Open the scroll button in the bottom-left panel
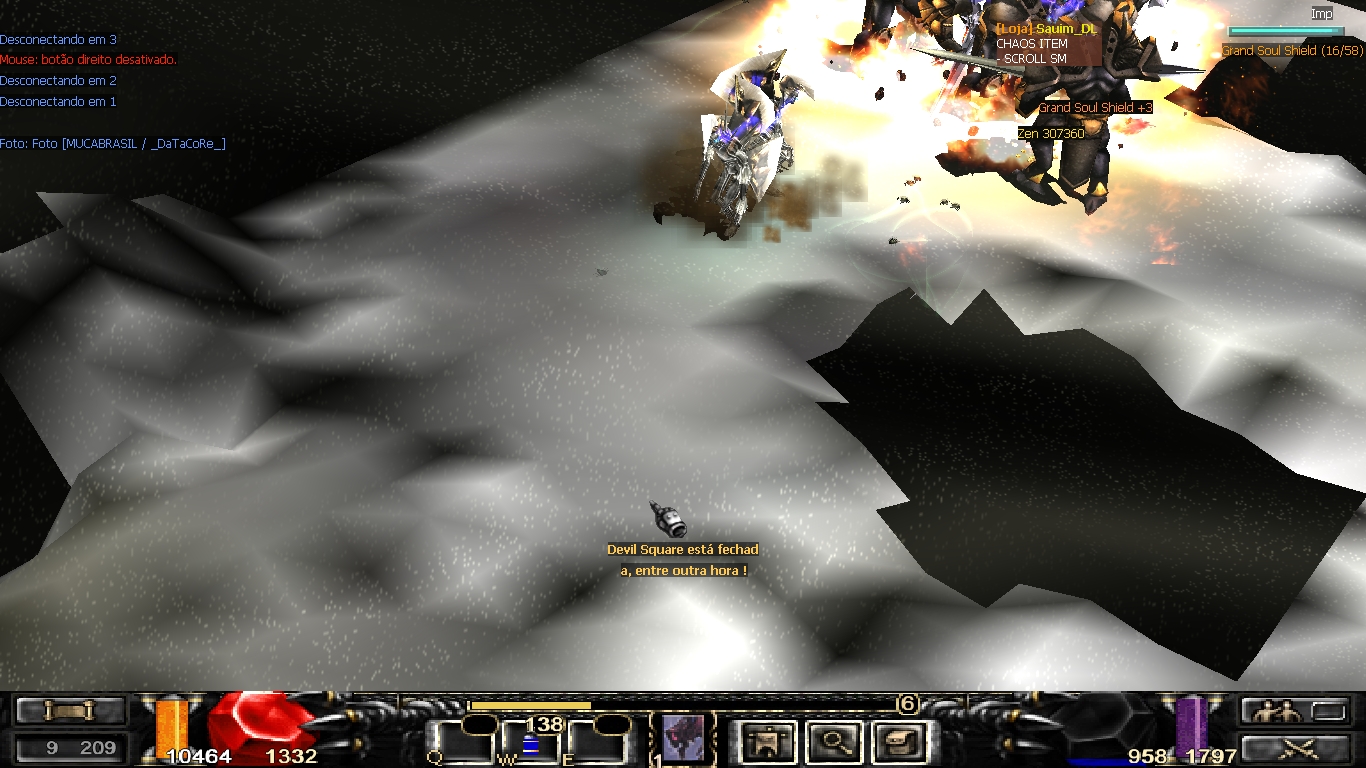This screenshot has width=1366, height=768. coord(69,710)
